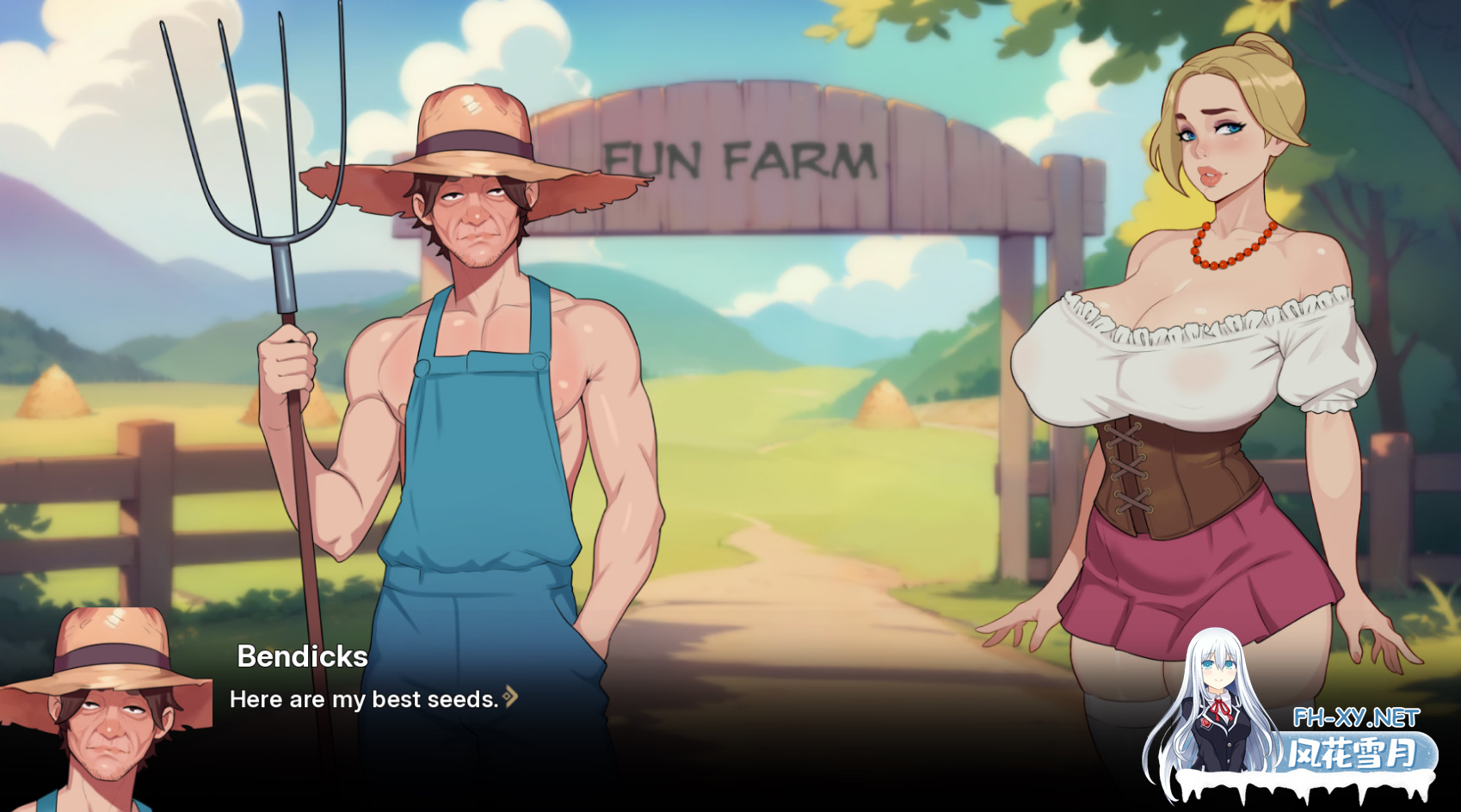This screenshot has width=1461, height=812.
Task: Advance the "Here are my best seeds." dialogue line
Action: pos(364,699)
